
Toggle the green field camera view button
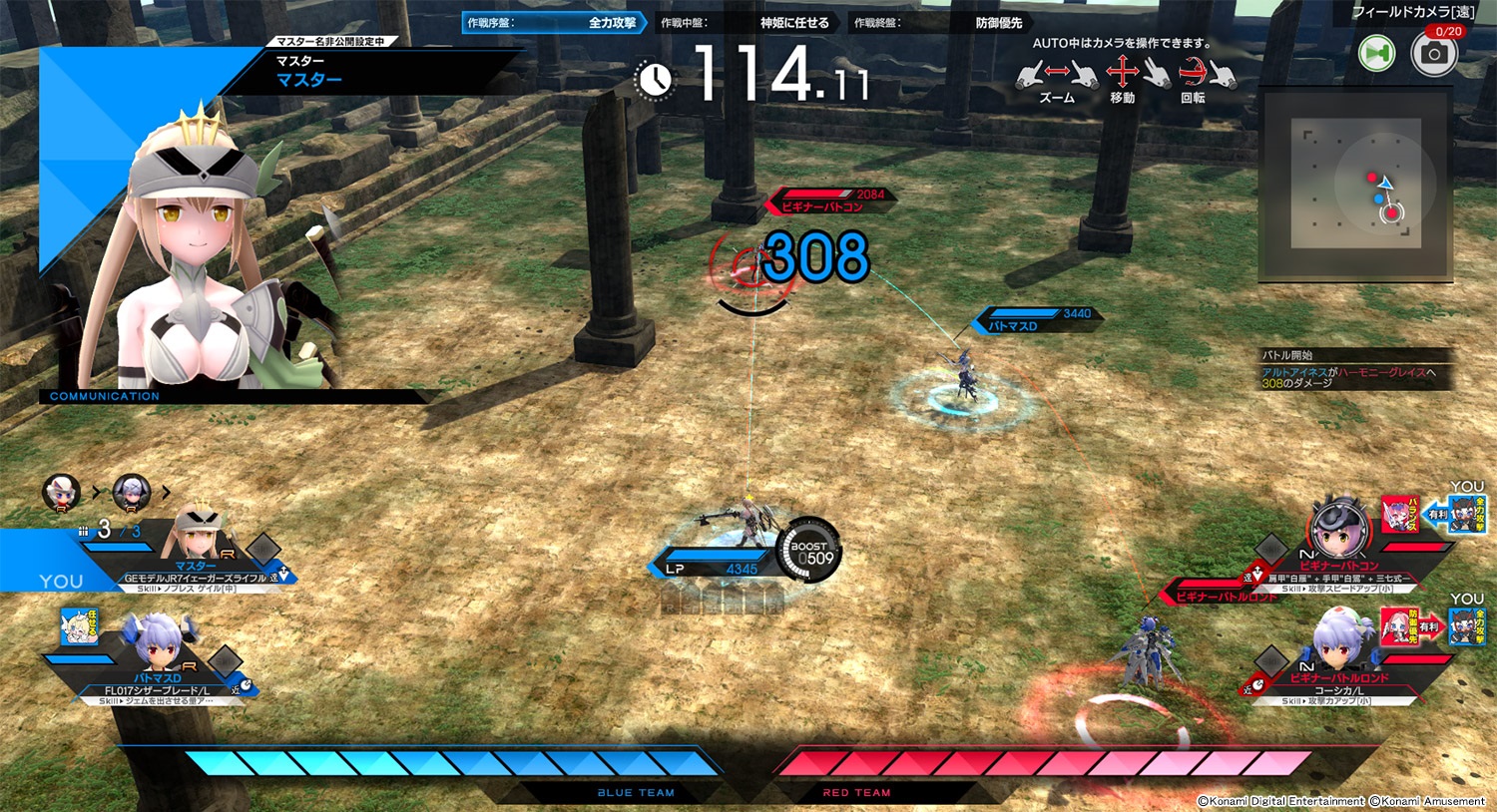[1377, 54]
